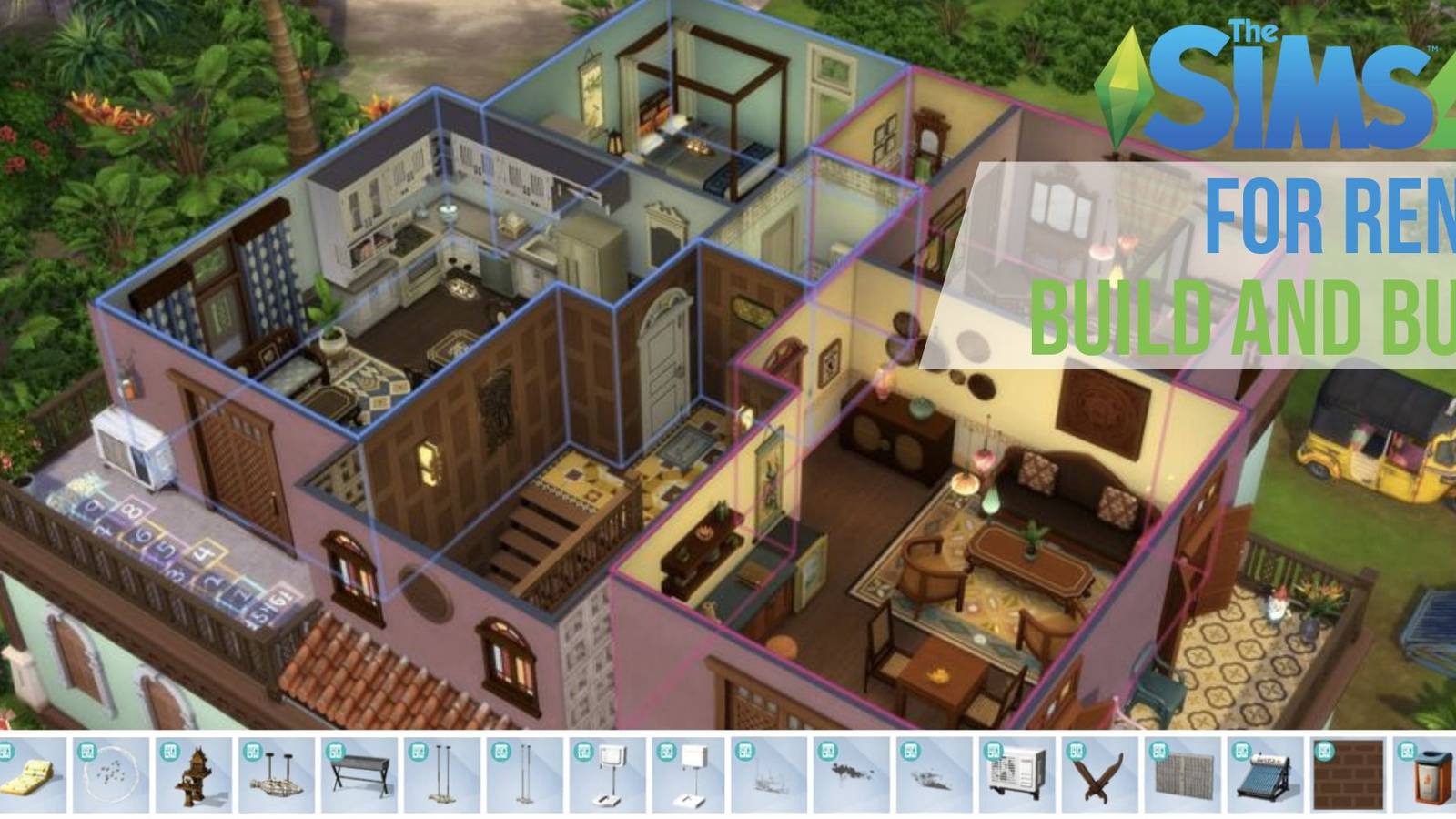Select the slim vertical poles item
The width and height of the screenshot is (1456, 819).
(526, 773)
